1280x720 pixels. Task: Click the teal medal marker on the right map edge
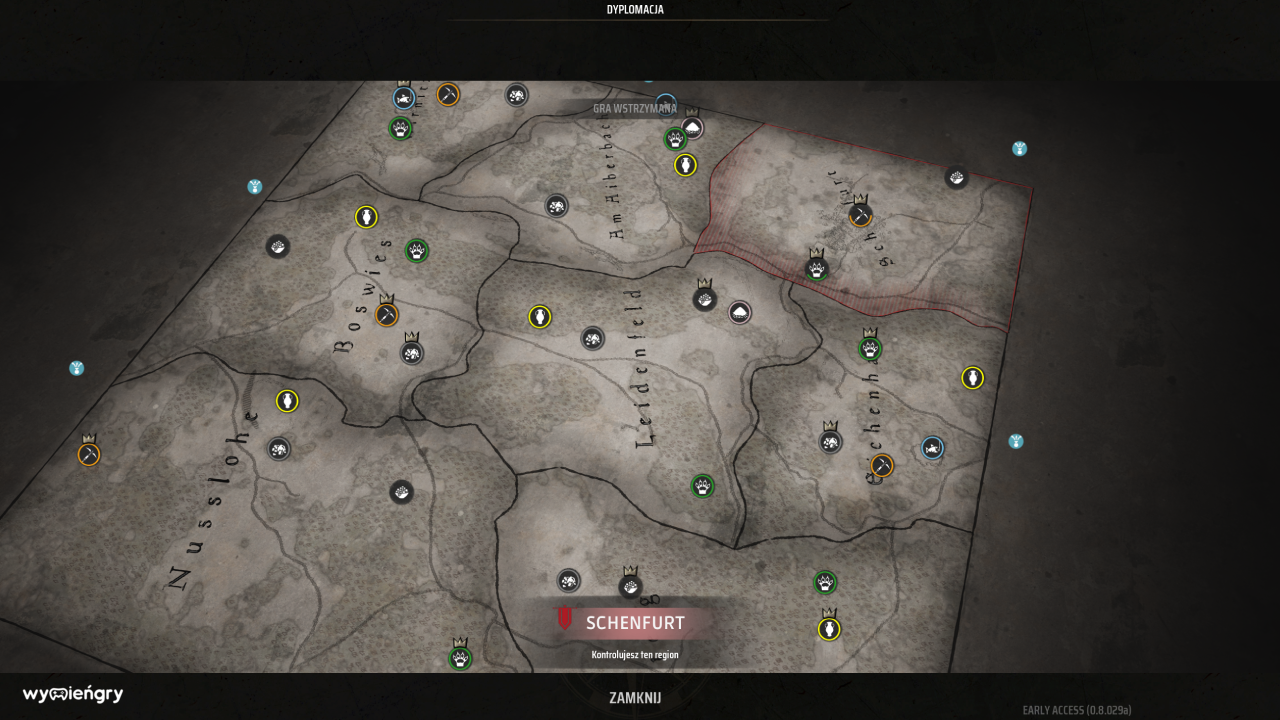(1017, 440)
